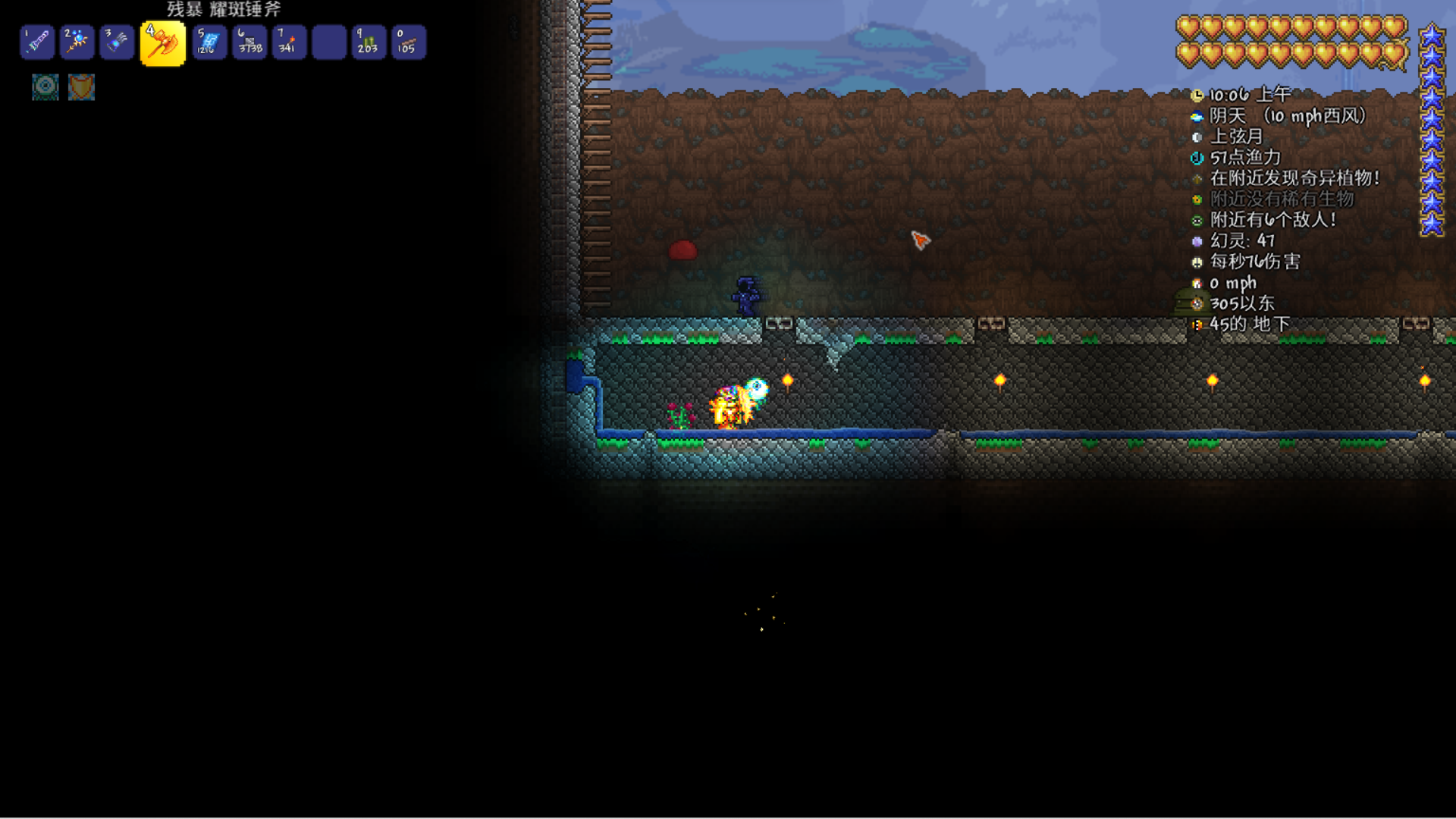1456x819 pixels.
Task: Pick the blue block stack of 1216
Action: point(209,42)
